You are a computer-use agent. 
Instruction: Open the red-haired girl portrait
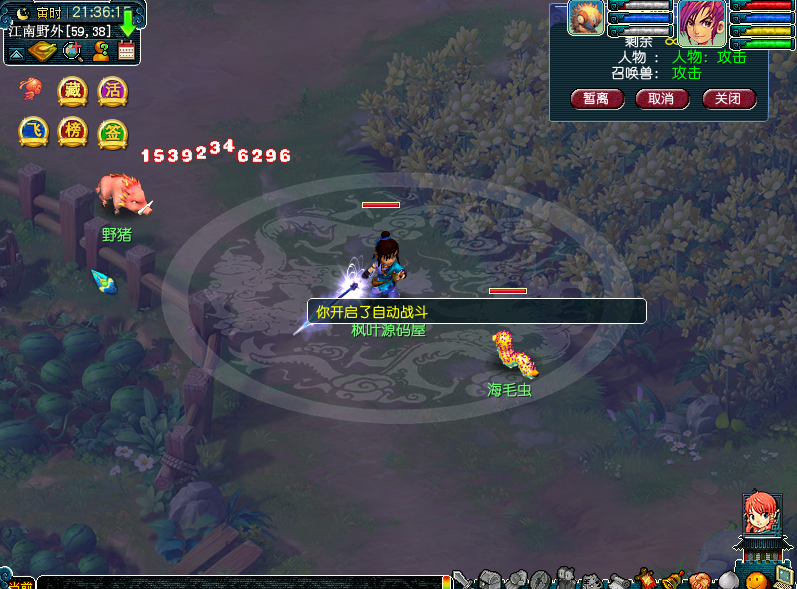pyautogui.click(x=758, y=513)
